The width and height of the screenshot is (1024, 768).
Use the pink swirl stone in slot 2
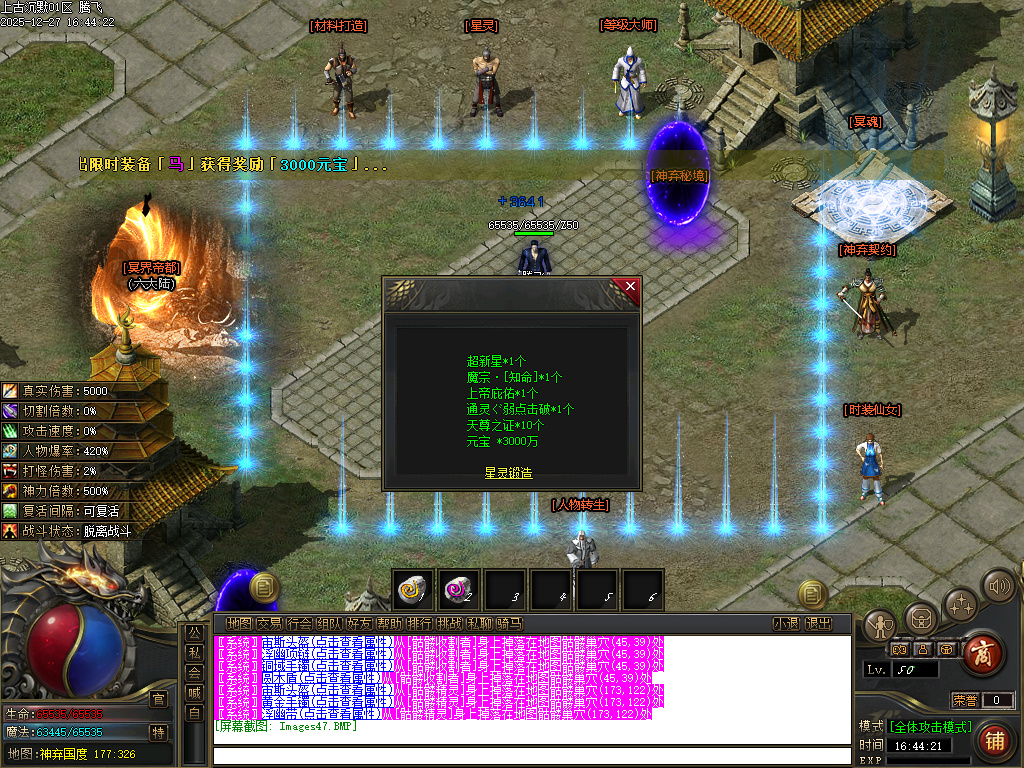(459, 590)
